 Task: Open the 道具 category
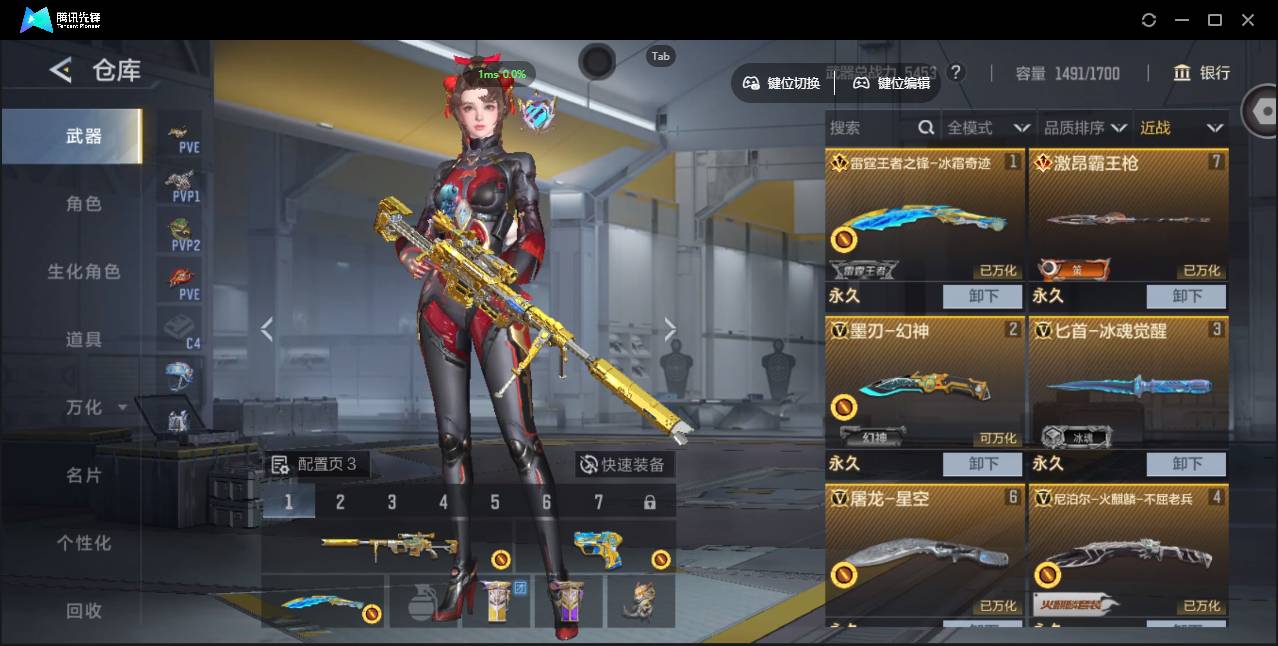[x=84, y=340]
